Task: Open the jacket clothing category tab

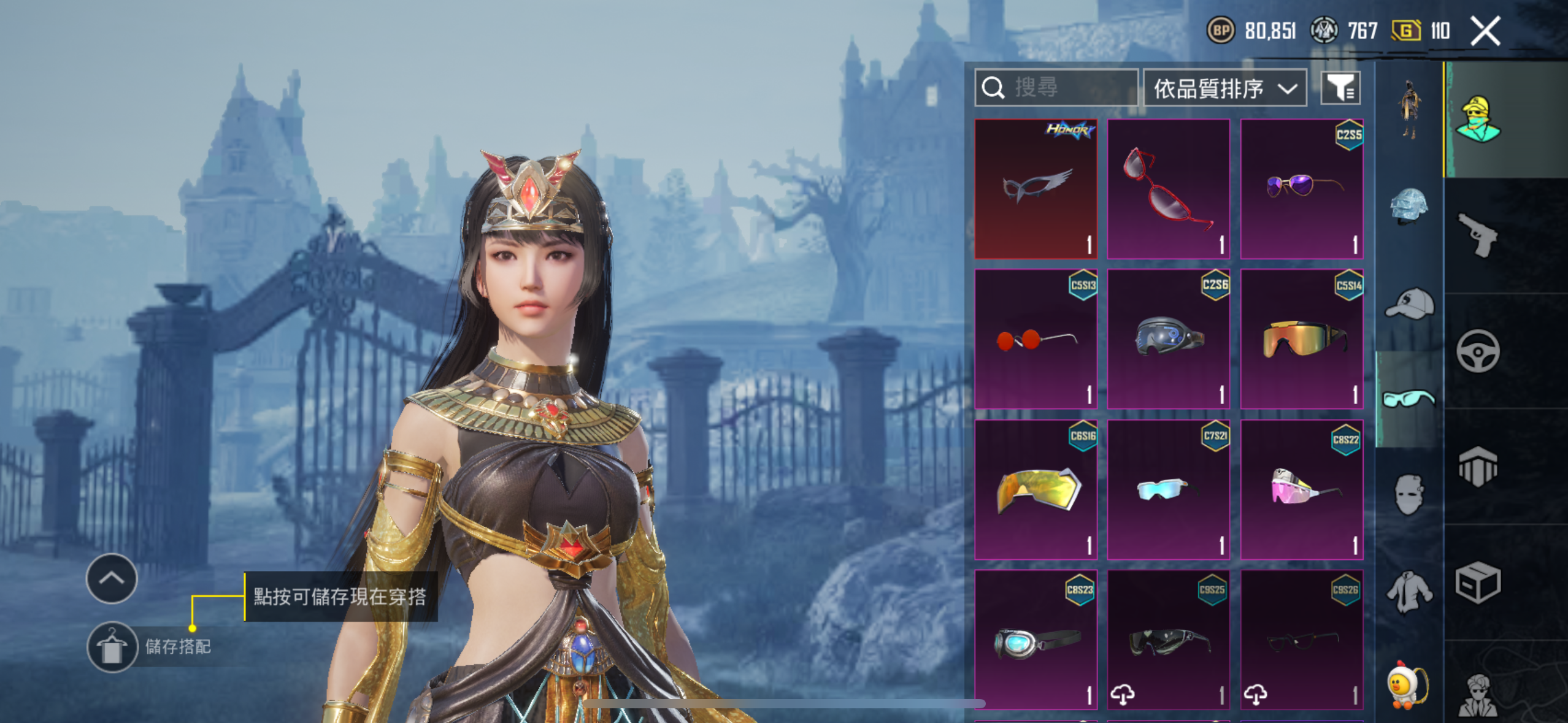Action: [x=1409, y=592]
